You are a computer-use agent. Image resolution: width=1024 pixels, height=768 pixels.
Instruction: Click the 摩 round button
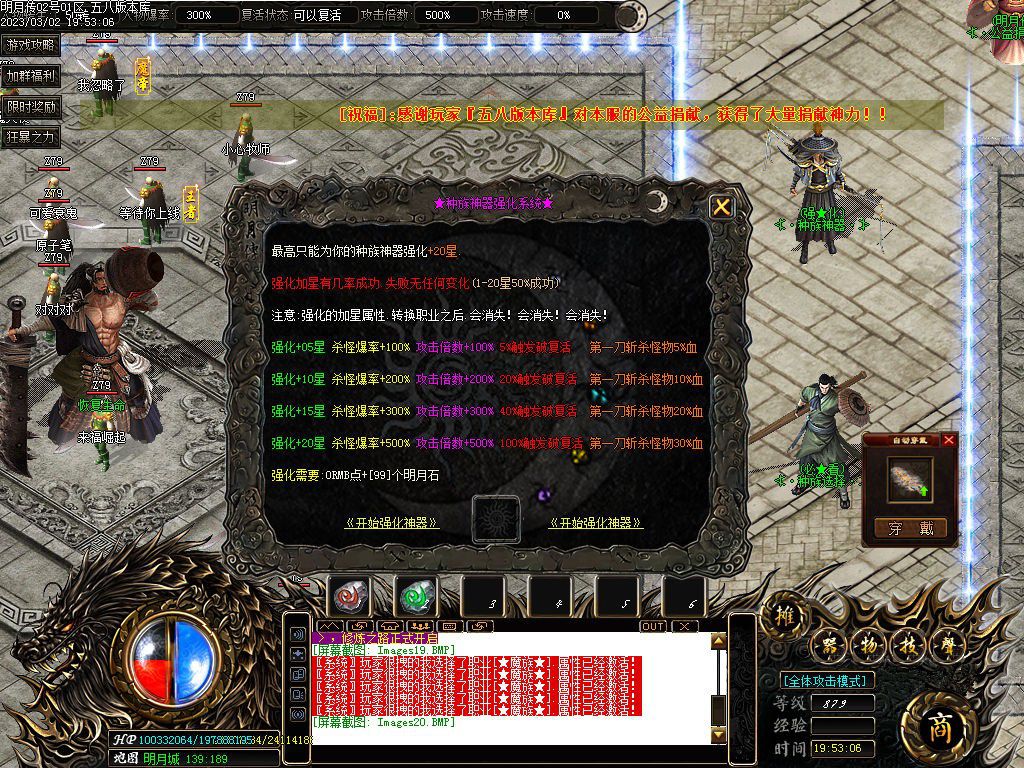point(947,646)
